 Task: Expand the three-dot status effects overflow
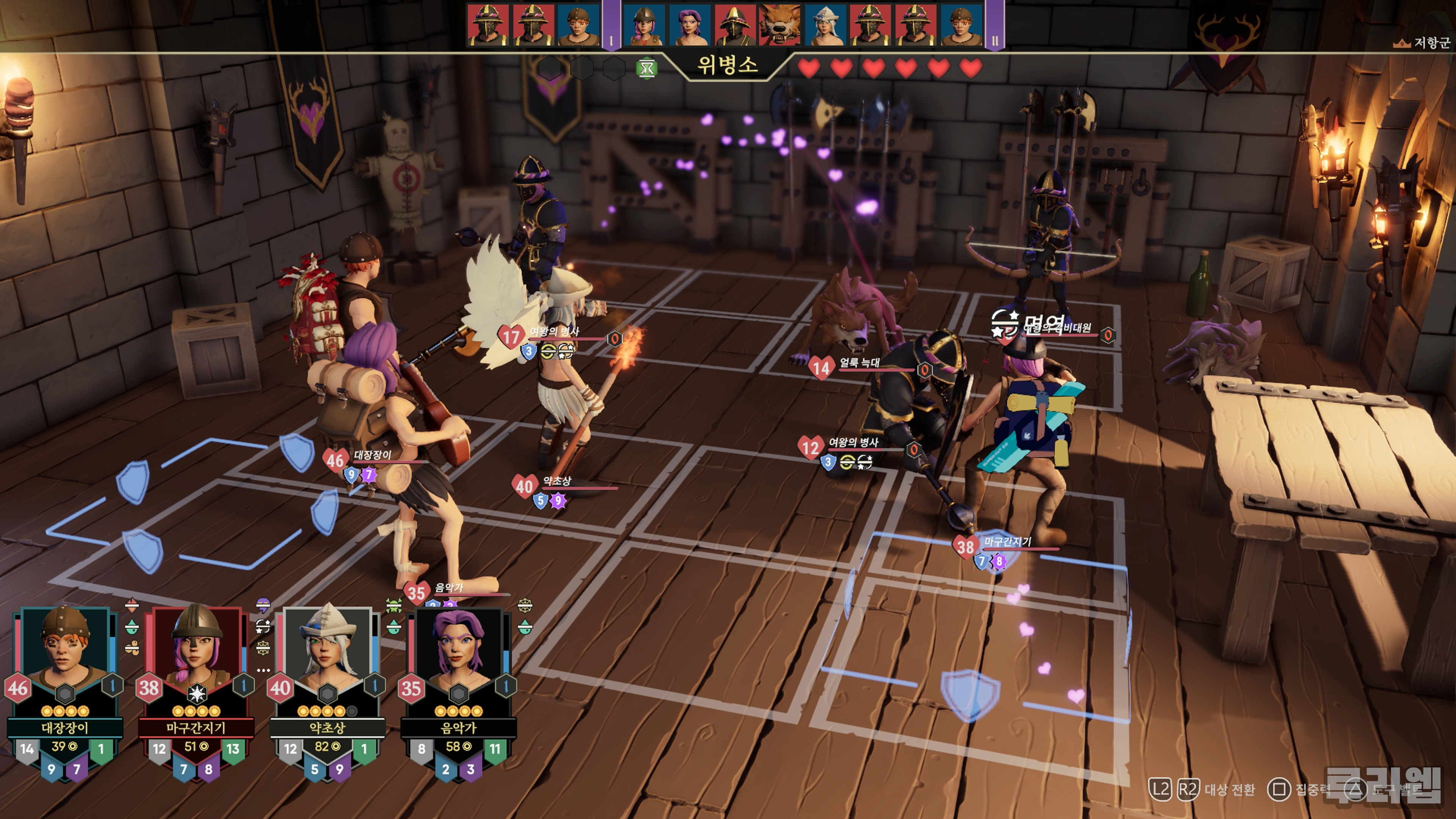pos(263,670)
